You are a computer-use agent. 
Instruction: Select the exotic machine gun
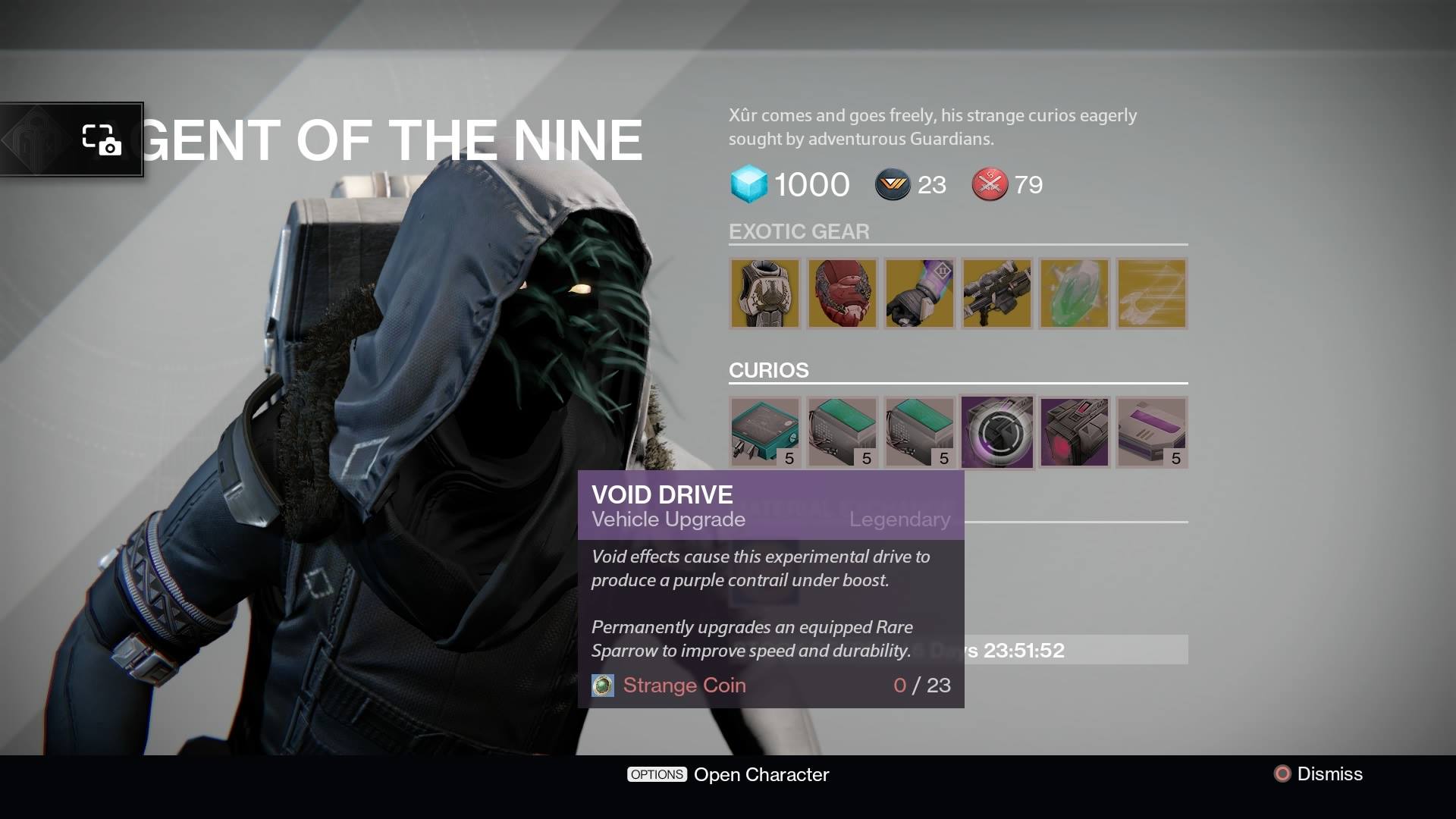996,293
